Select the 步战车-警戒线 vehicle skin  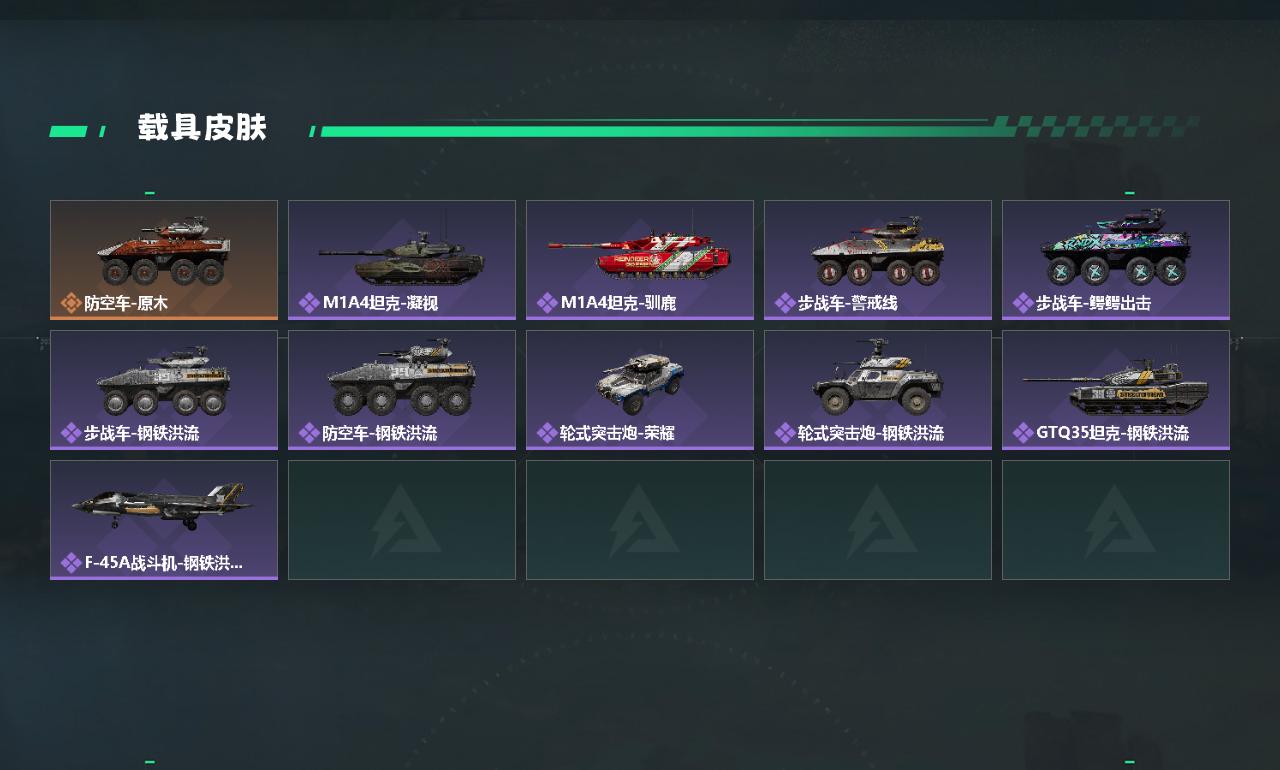click(878, 259)
